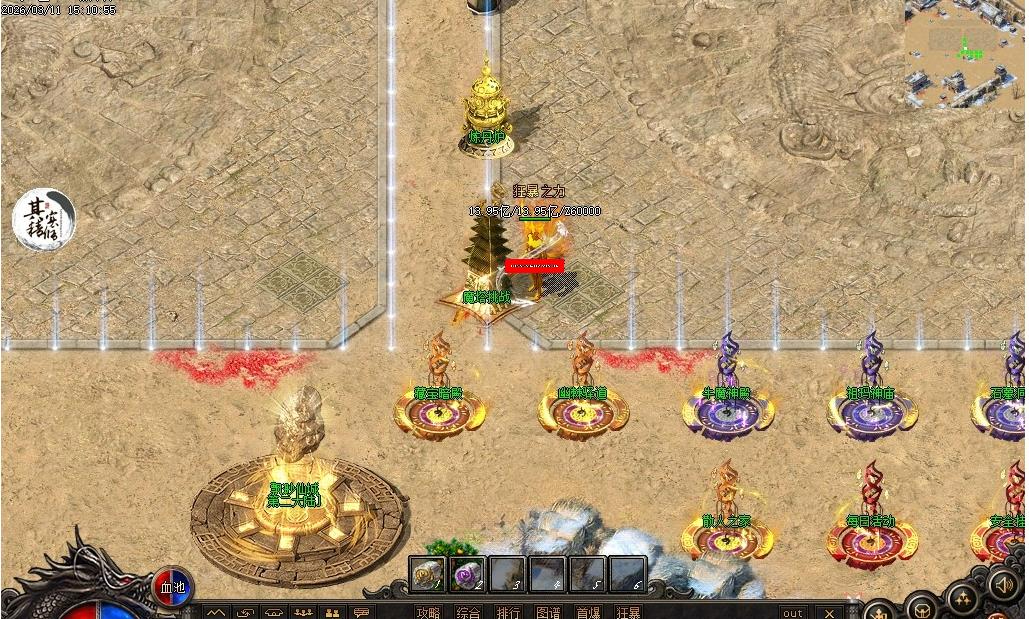
Task: Close via the X button beside out
Action: [829, 612]
